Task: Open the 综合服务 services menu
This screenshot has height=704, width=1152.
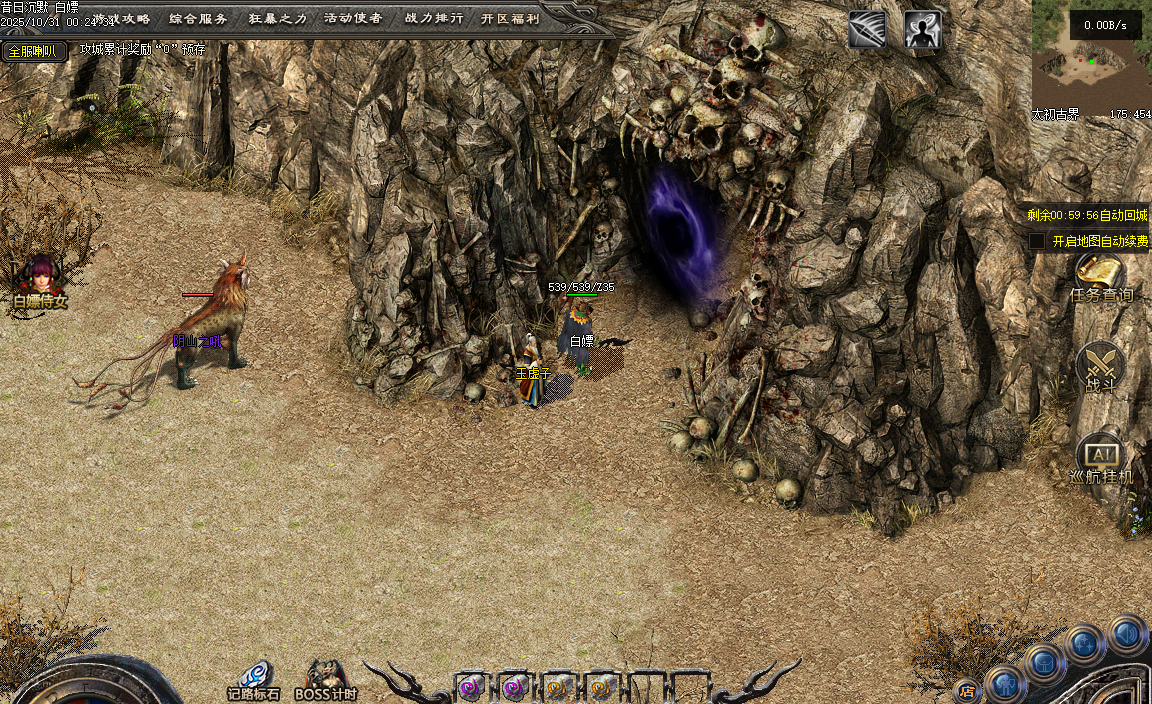Action: tap(198, 18)
